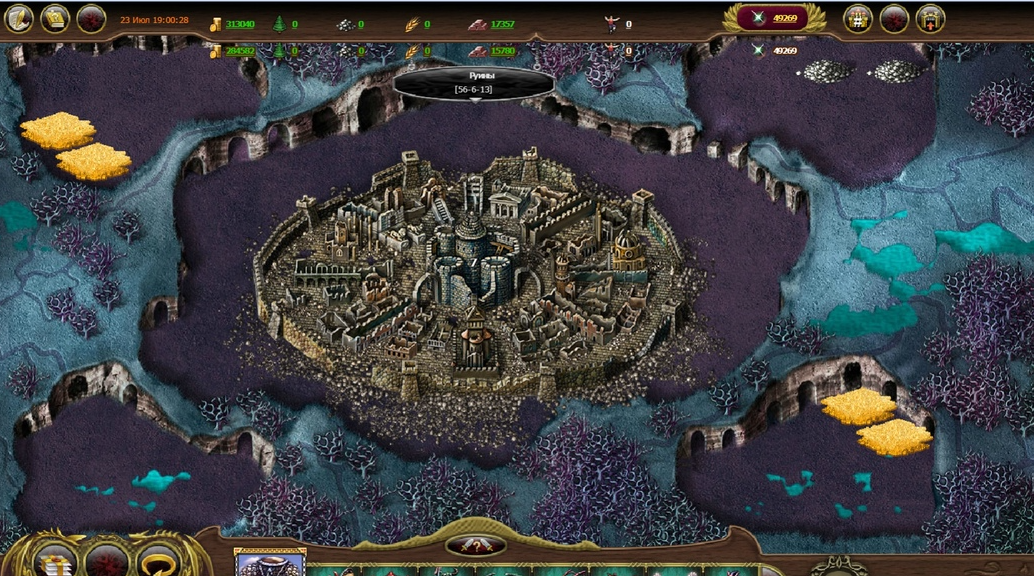Check the wood tree resource
This screenshot has width=1034, height=576.
coord(286,24)
